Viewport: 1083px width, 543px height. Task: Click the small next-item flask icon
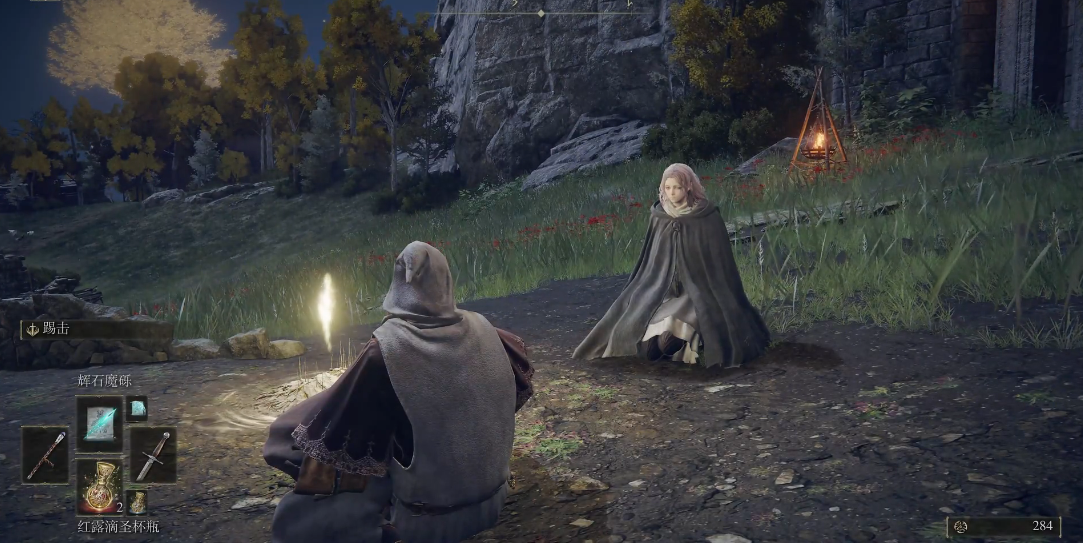click(x=137, y=502)
